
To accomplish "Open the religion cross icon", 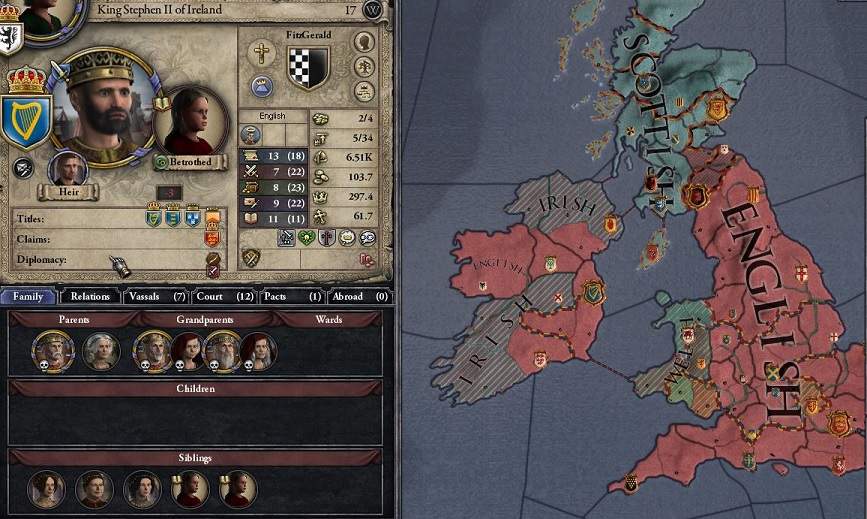I will point(263,53).
